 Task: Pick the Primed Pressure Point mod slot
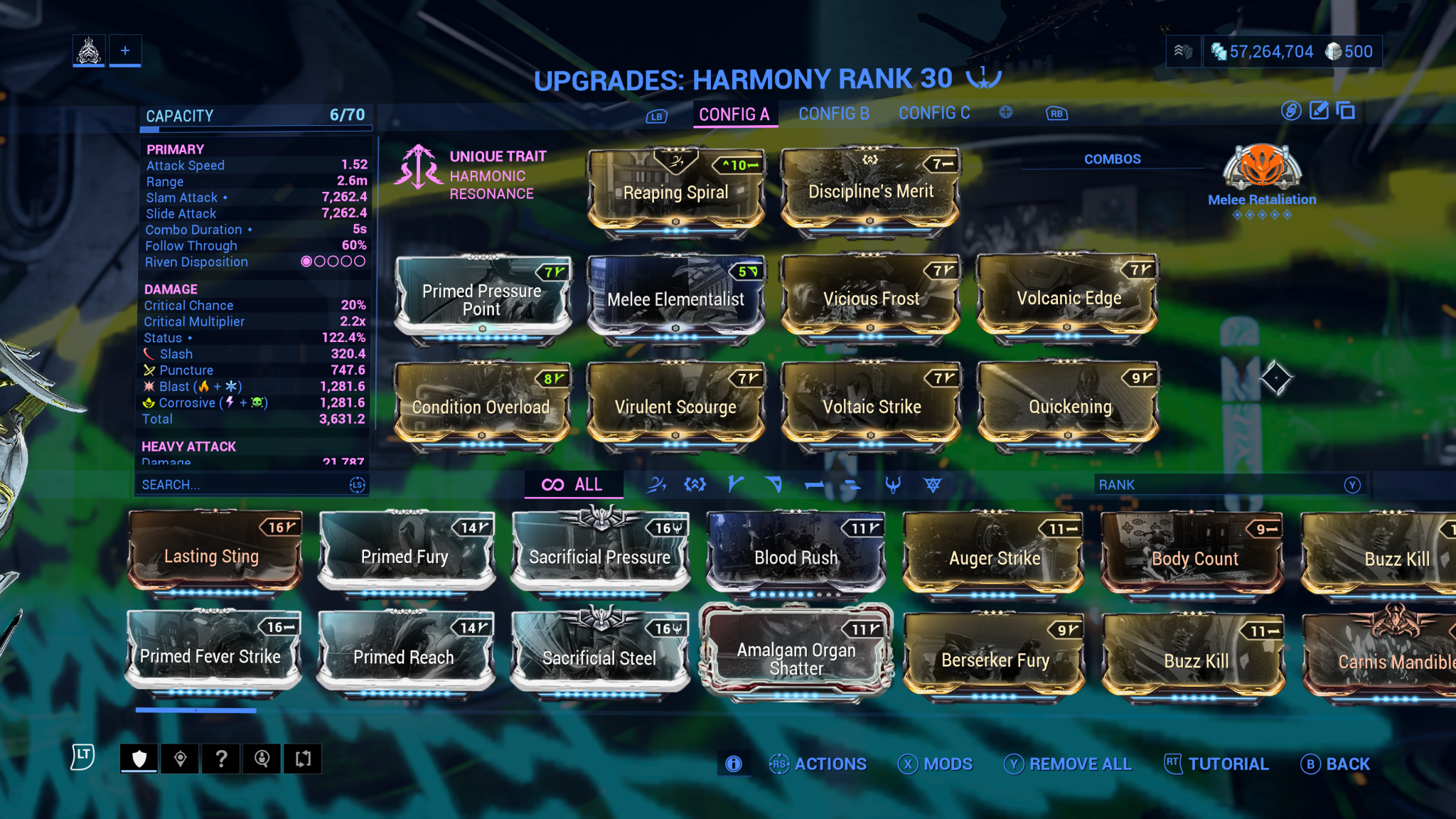click(482, 299)
